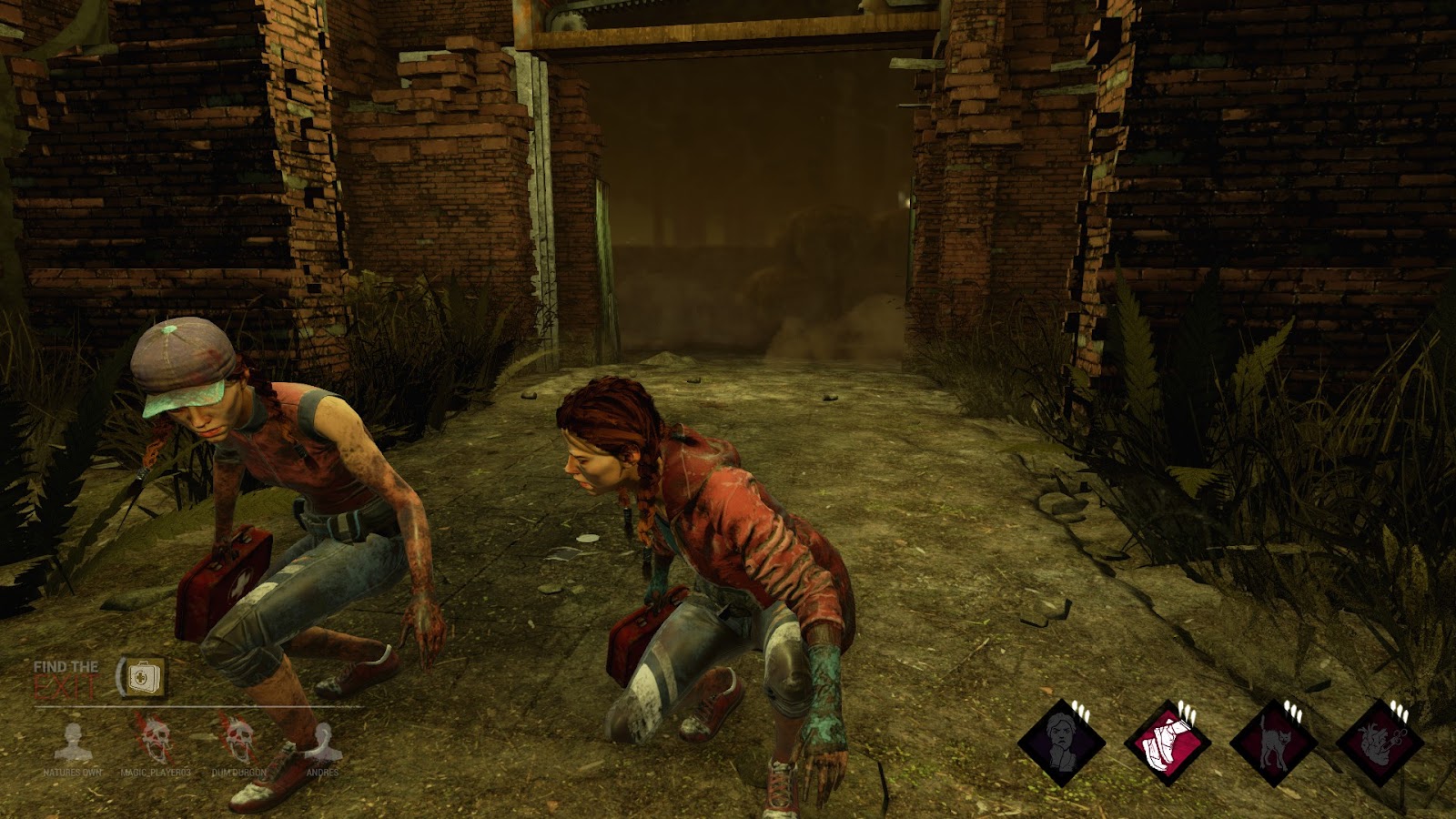Click the thinking woman perk icon
This screenshot has width=1456, height=819.
pyautogui.click(x=1061, y=743)
